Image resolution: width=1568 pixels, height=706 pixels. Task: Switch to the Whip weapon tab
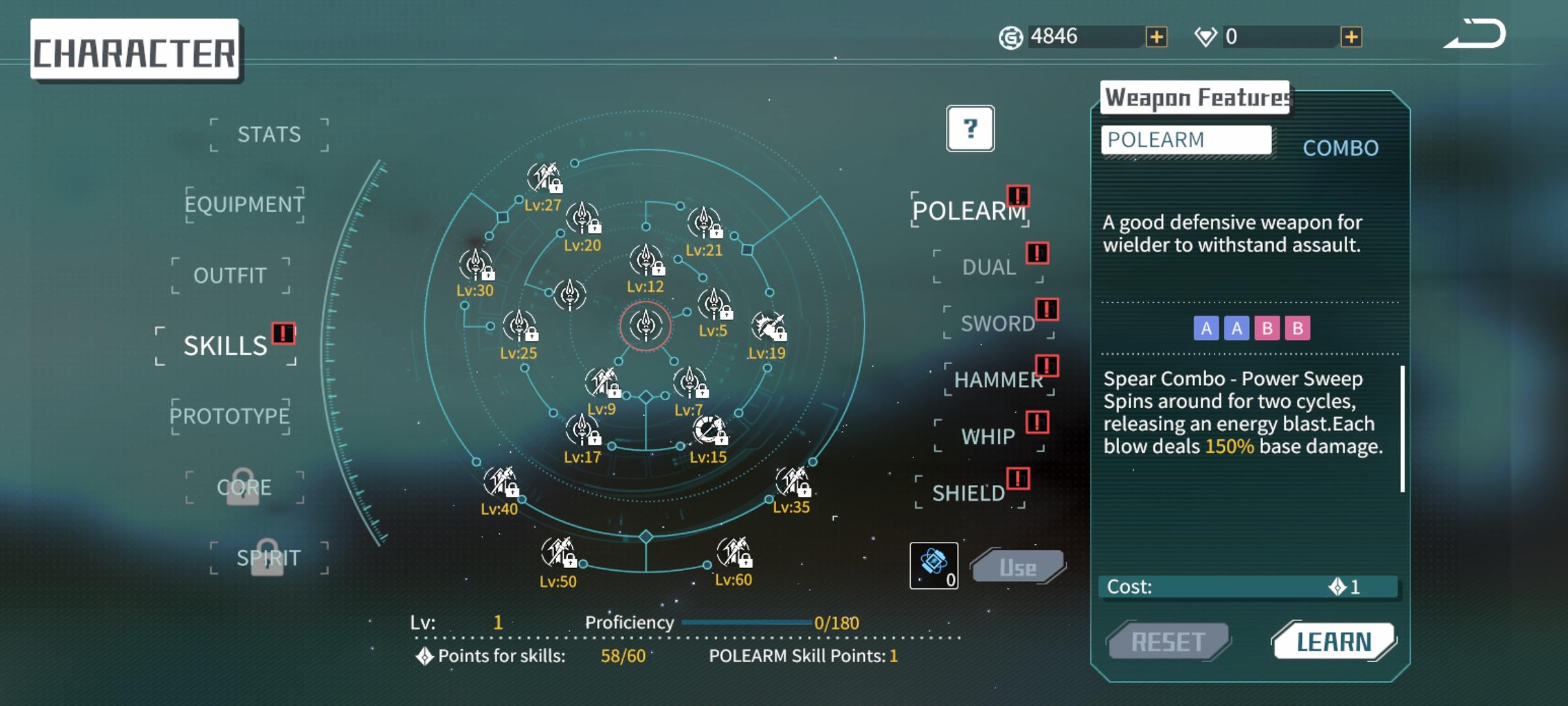point(988,436)
